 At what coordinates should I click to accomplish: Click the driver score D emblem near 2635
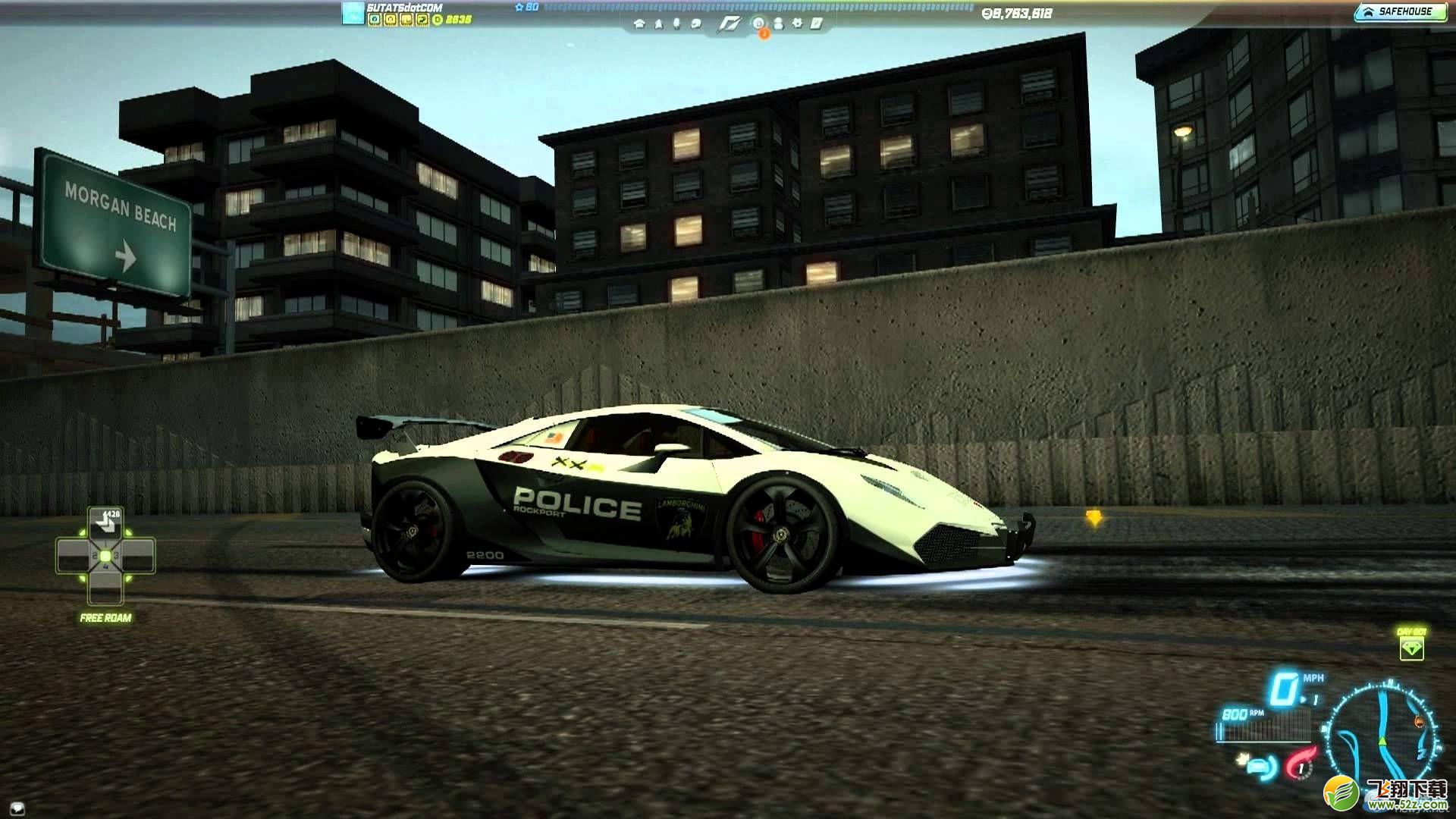(x=438, y=19)
